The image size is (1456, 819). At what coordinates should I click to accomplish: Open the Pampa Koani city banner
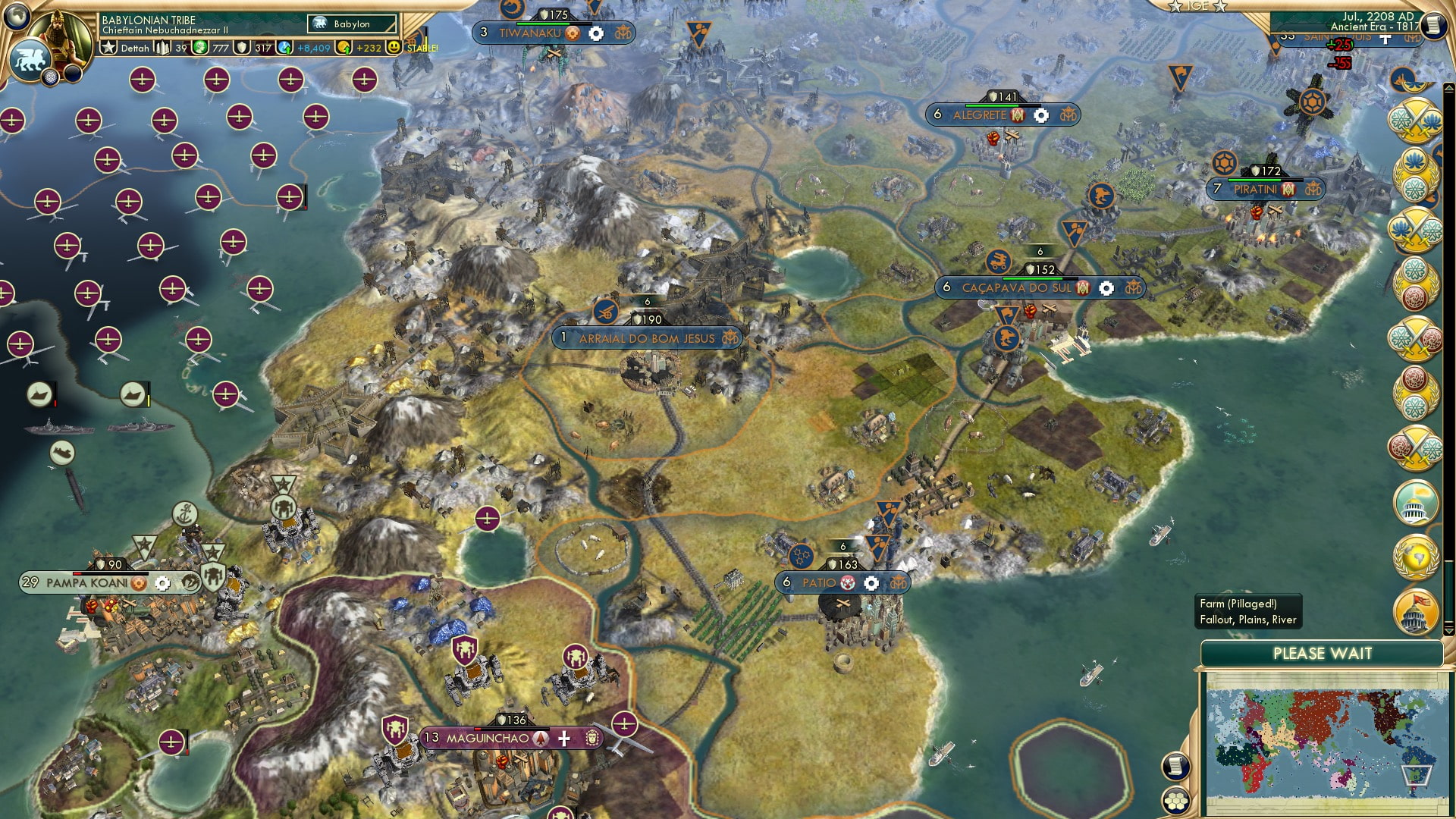86,582
